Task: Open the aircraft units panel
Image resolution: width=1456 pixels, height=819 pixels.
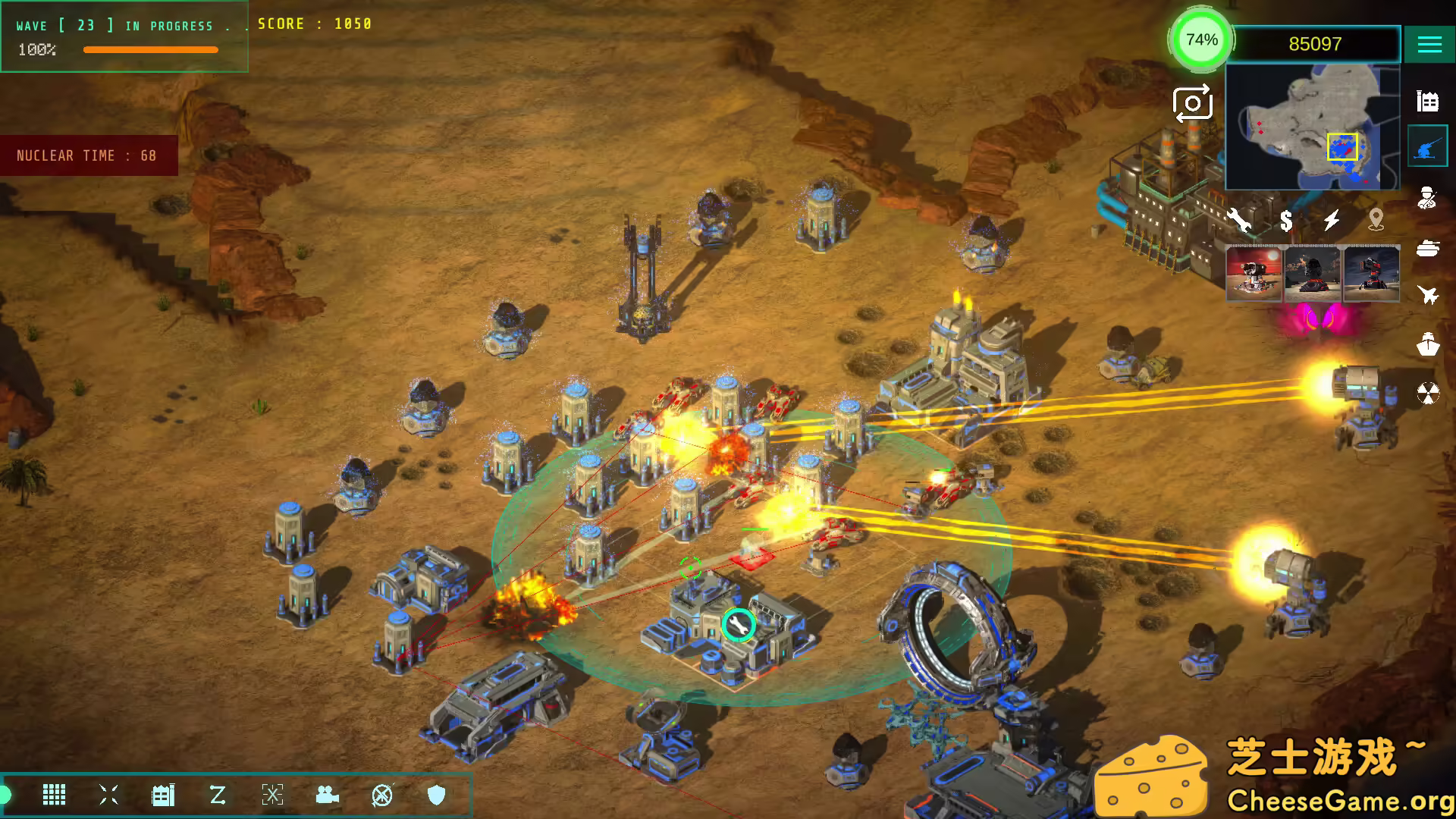Action: [x=1428, y=294]
